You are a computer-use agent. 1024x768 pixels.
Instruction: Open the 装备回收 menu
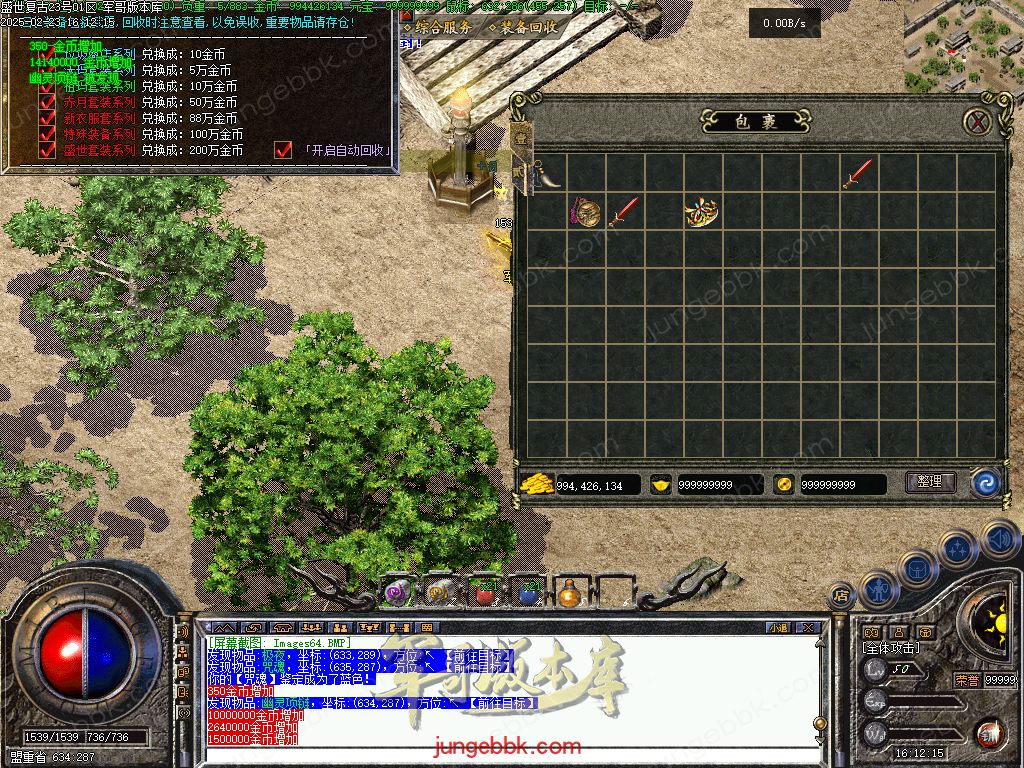tap(523, 28)
